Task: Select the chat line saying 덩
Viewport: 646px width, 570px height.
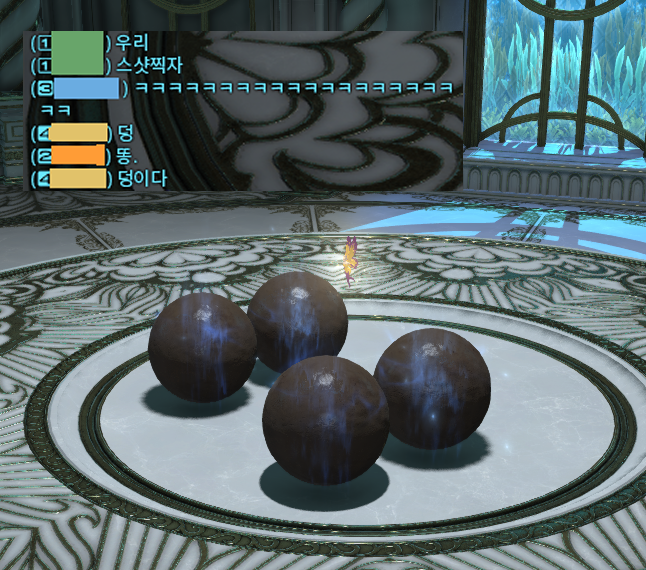Action: point(125,132)
